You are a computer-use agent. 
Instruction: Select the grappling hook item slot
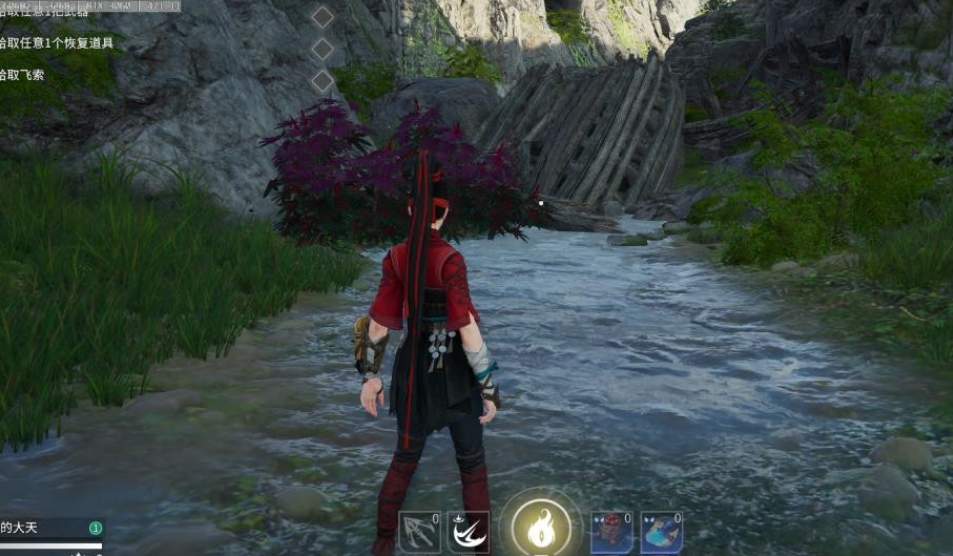coord(420,532)
